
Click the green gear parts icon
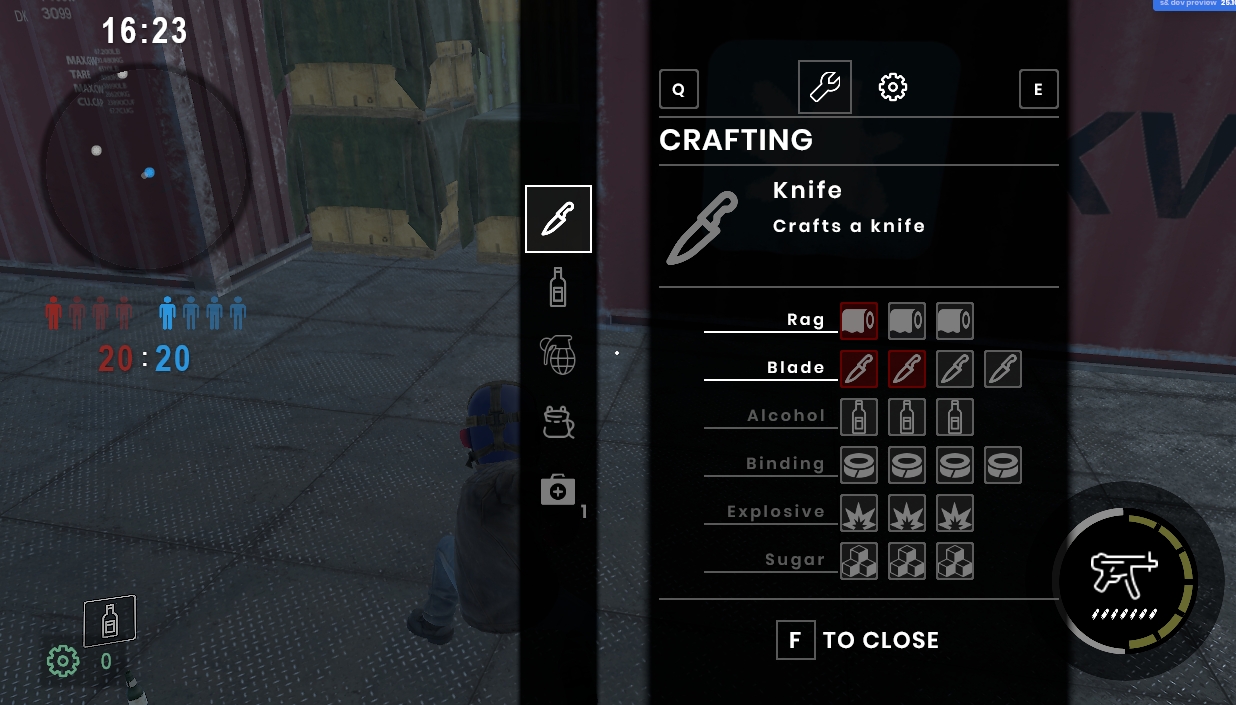pyautogui.click(x=63, y=661)
